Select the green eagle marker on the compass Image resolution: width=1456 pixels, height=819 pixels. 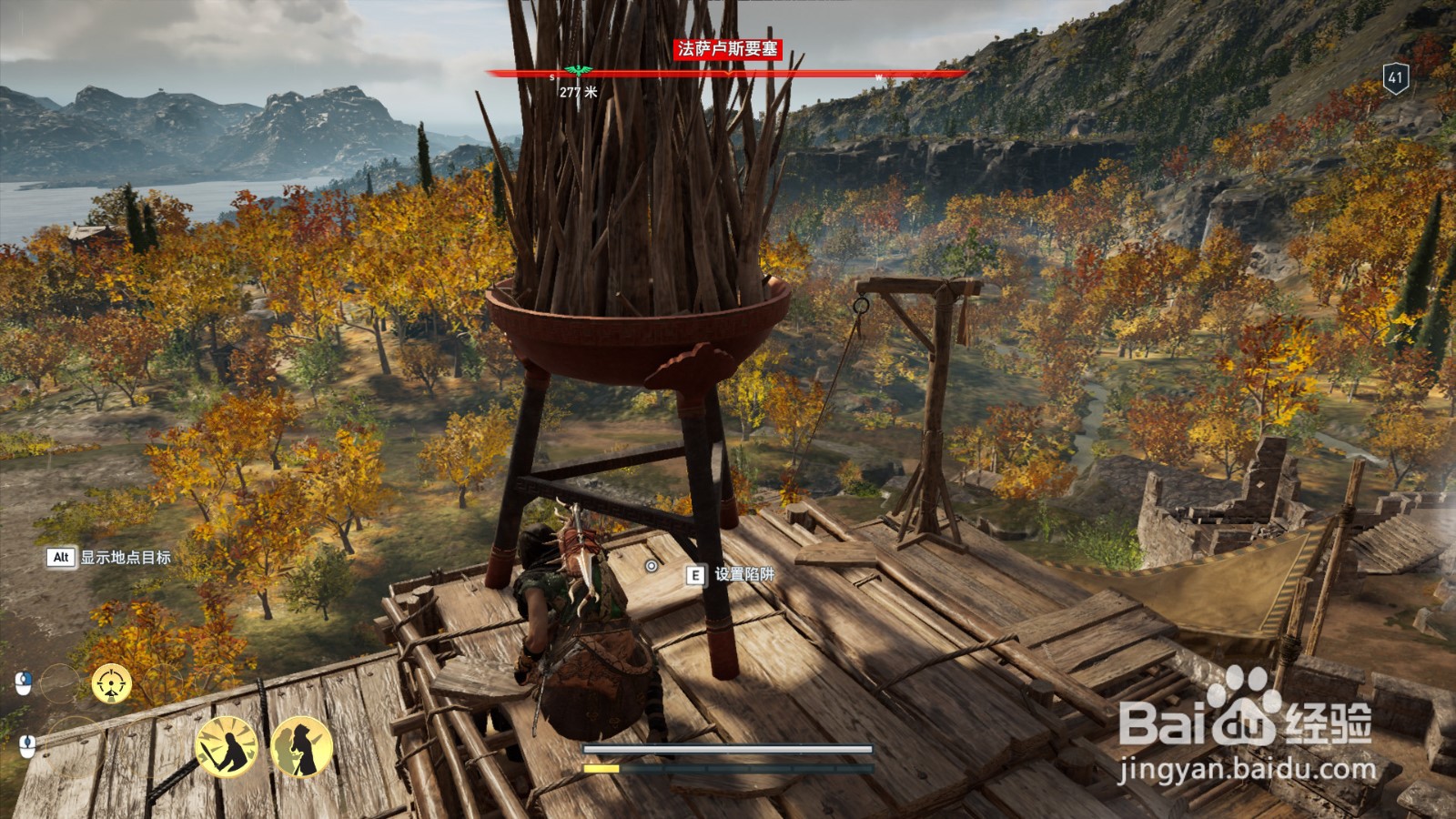pos(576,71)
